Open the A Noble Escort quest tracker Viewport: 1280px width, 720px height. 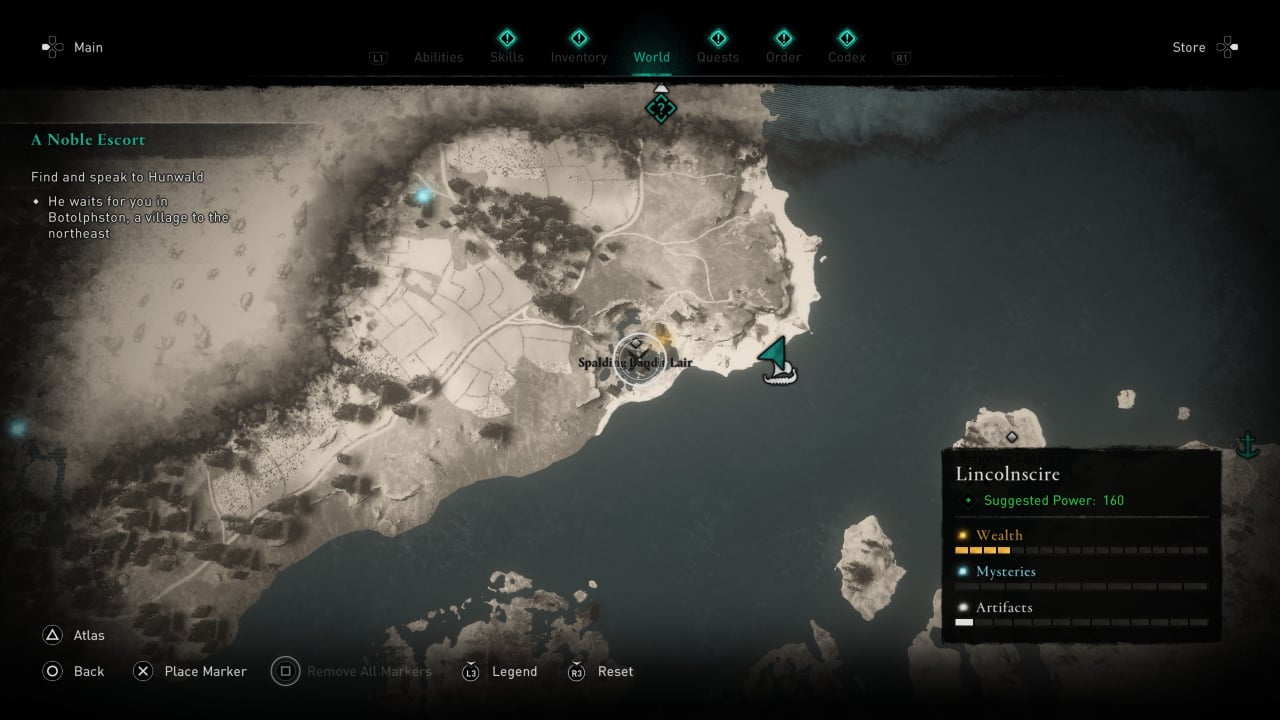point(88,140)
